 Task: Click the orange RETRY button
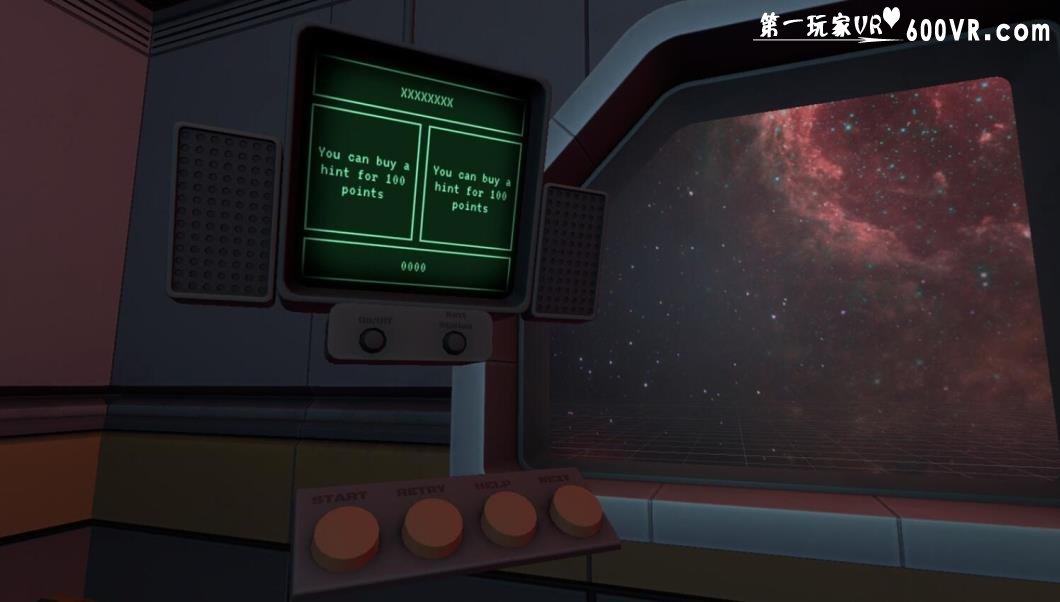click(x=432, y=526)
